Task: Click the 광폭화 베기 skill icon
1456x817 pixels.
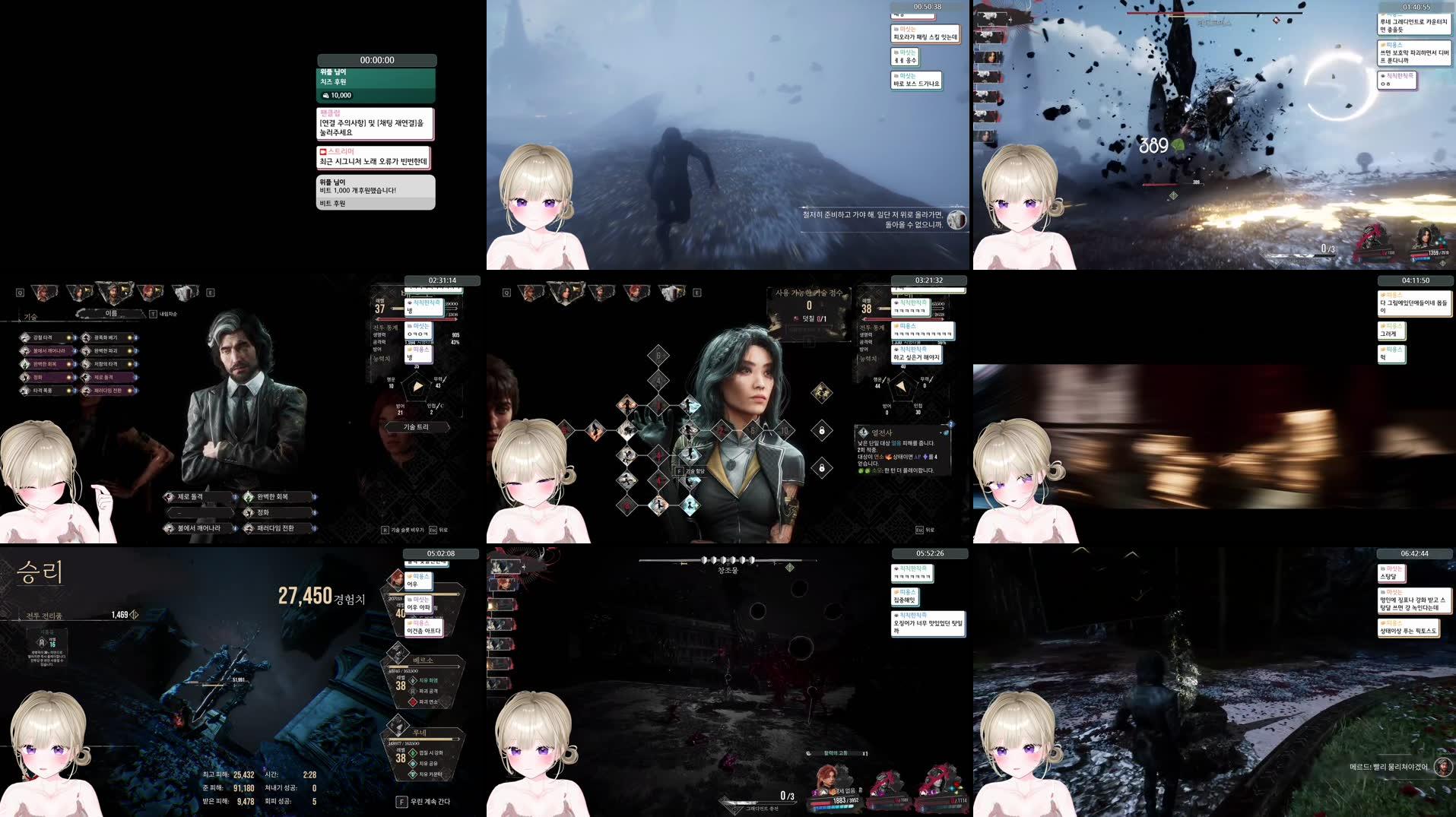Action: [x=85, y=337]
